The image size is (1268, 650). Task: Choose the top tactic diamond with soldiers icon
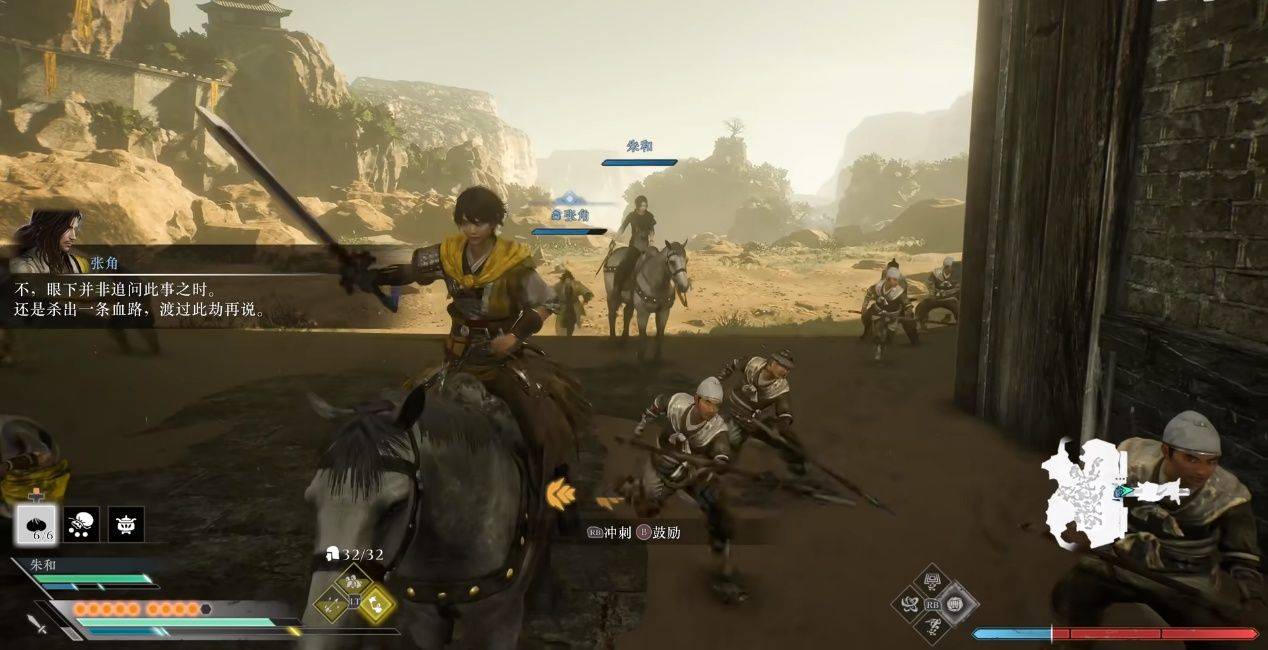(x=352, y=582)
